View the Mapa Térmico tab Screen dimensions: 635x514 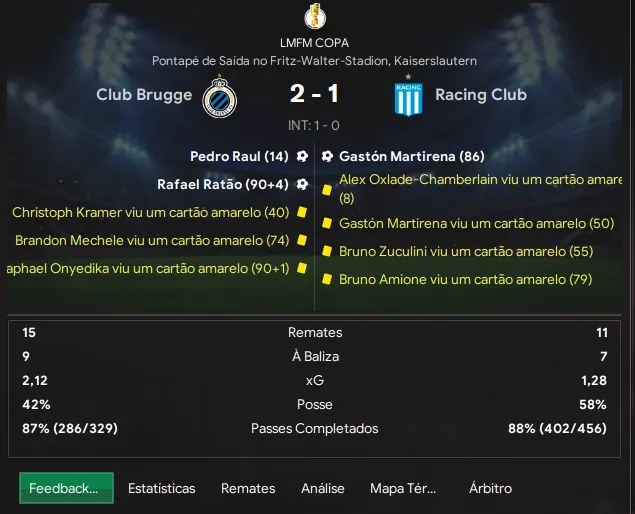click(403, 488)
